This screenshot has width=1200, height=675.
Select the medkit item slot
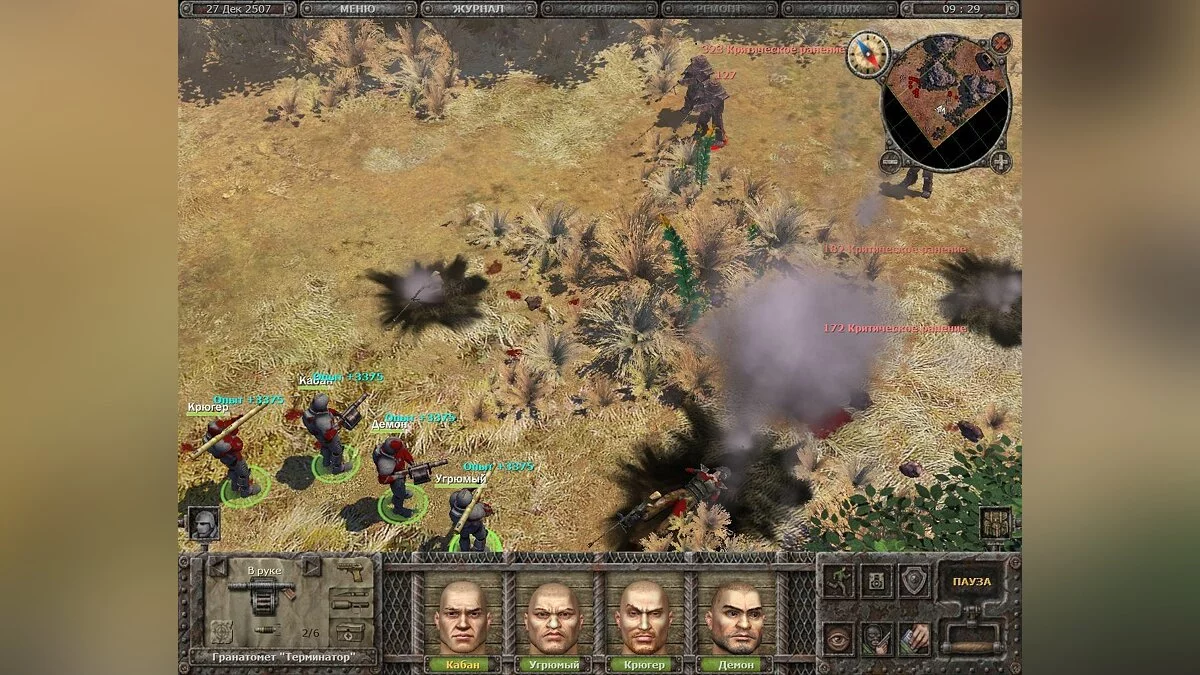349,632
